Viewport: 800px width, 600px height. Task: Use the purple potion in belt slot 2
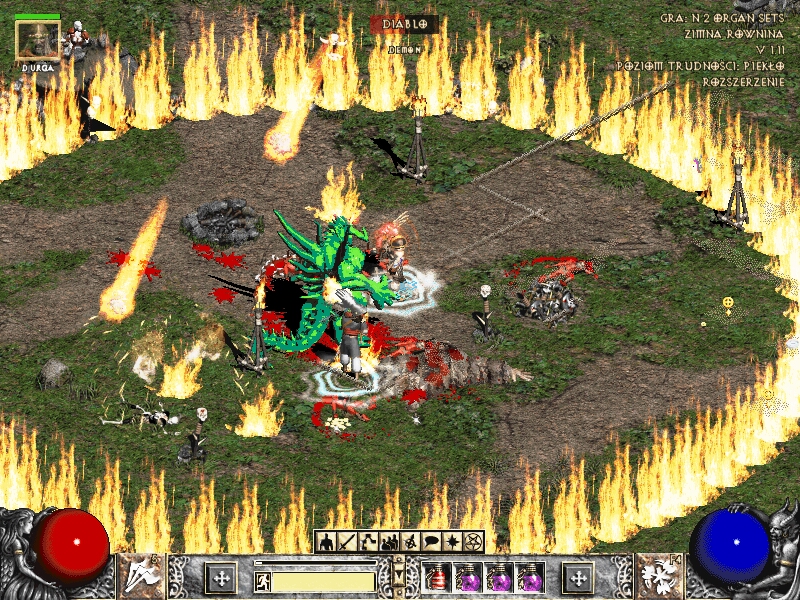(467, 578)
